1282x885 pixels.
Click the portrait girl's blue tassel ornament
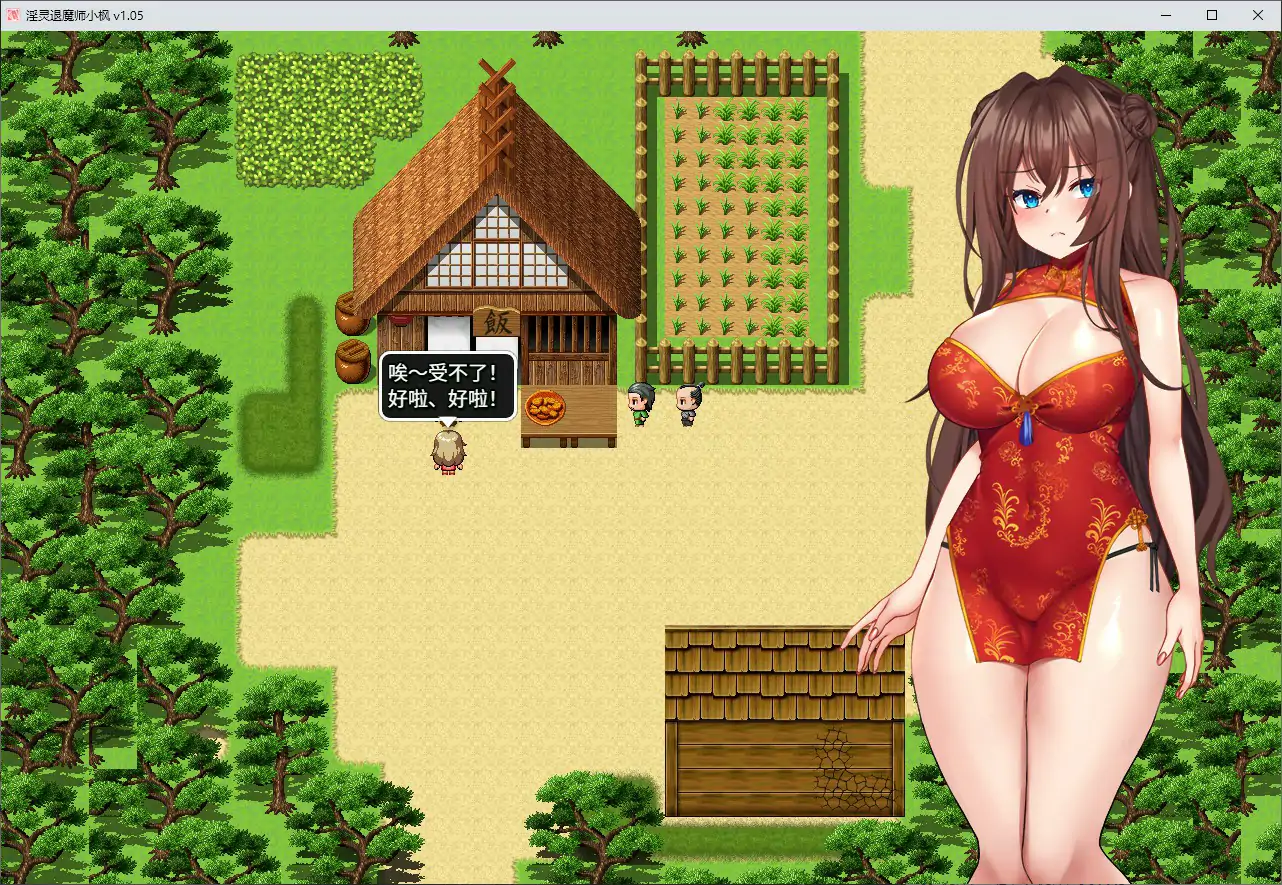tap(1026, 430)
